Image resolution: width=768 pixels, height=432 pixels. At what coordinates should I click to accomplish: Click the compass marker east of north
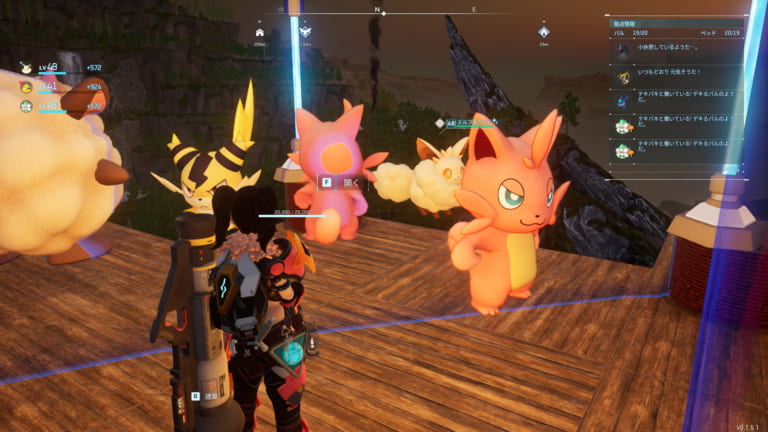click(544, 32)
